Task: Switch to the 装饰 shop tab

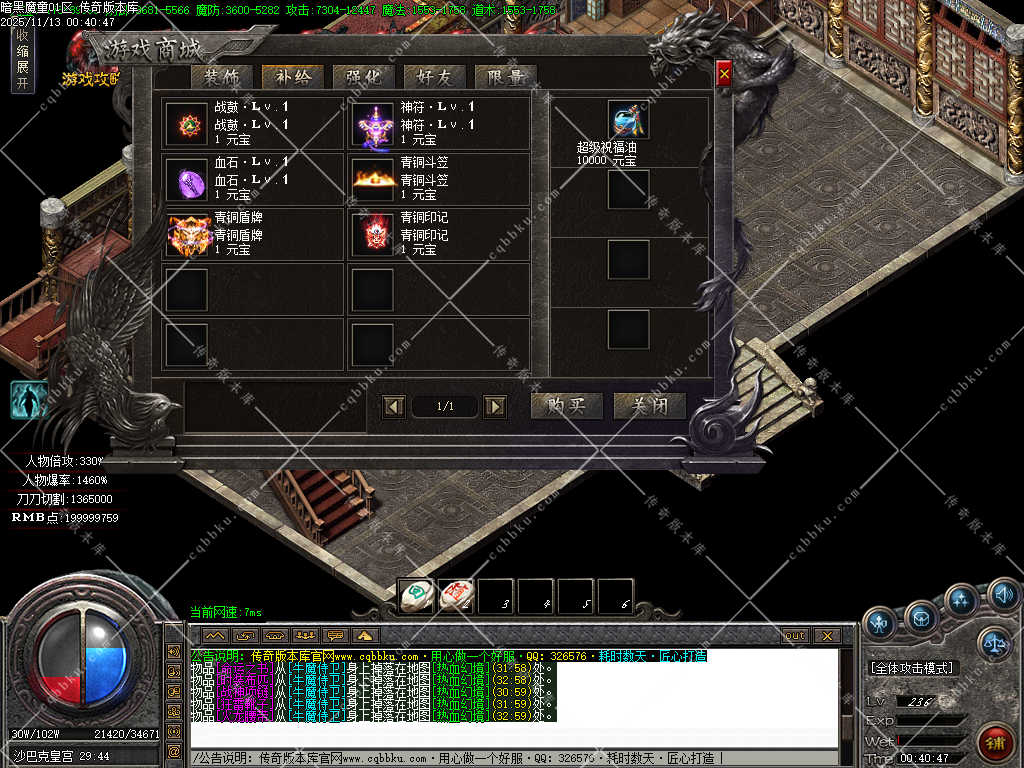Action: point(221,78)
